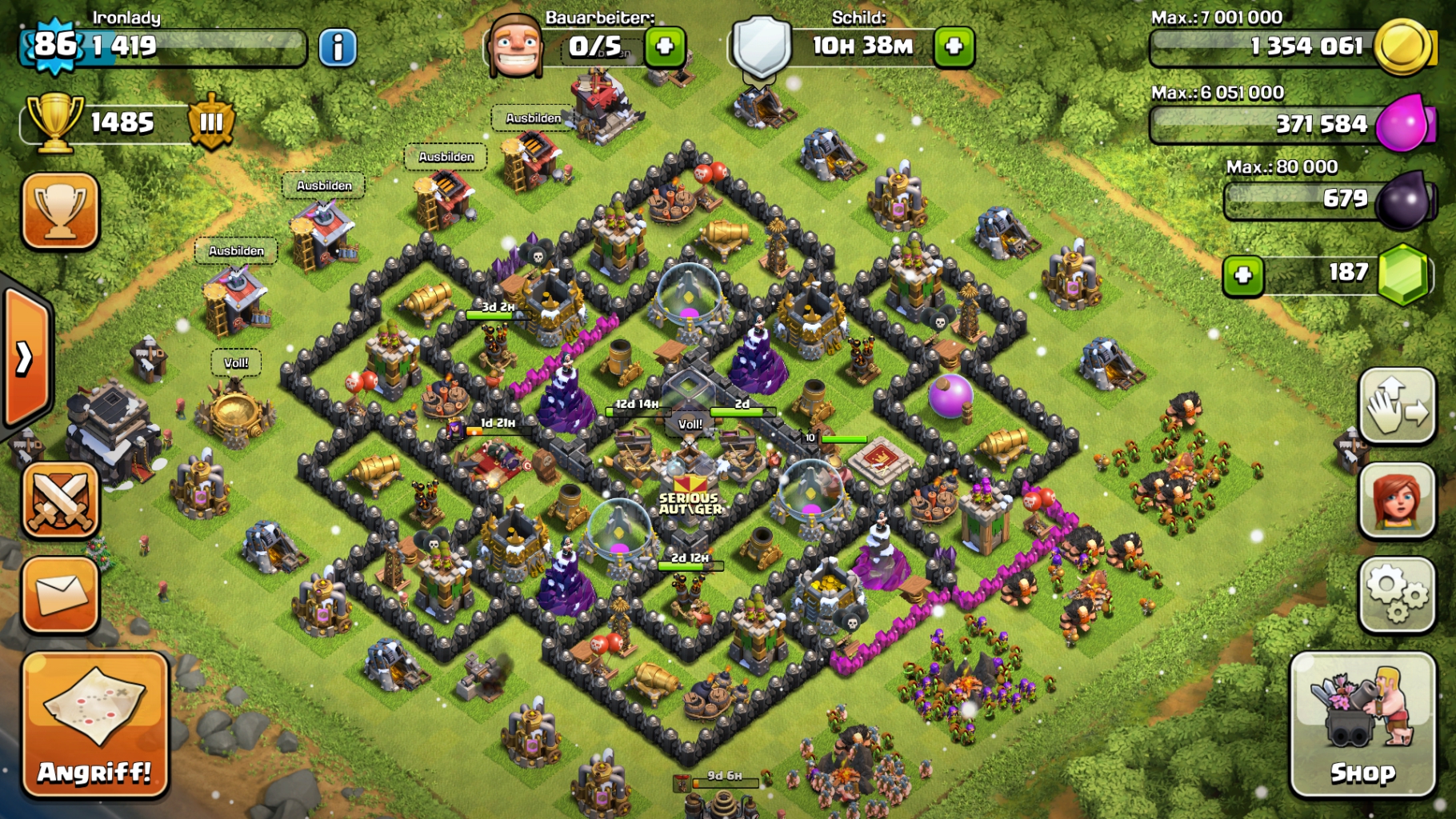This screenshot has height=819, width=1456.
Task: Open the crossed swords war button
Action: [61, 500]
